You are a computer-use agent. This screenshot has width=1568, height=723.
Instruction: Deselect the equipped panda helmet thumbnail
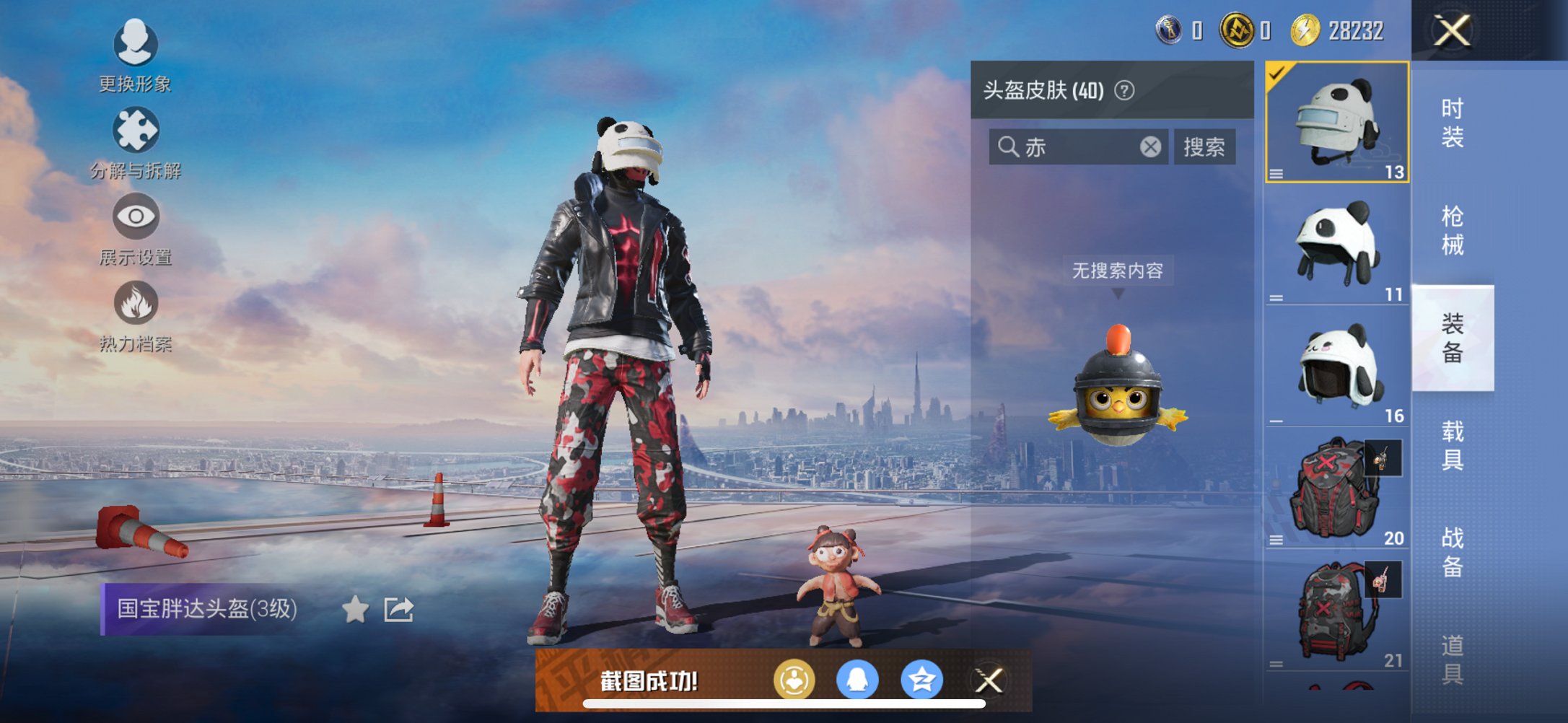(x=1336, y=123)
